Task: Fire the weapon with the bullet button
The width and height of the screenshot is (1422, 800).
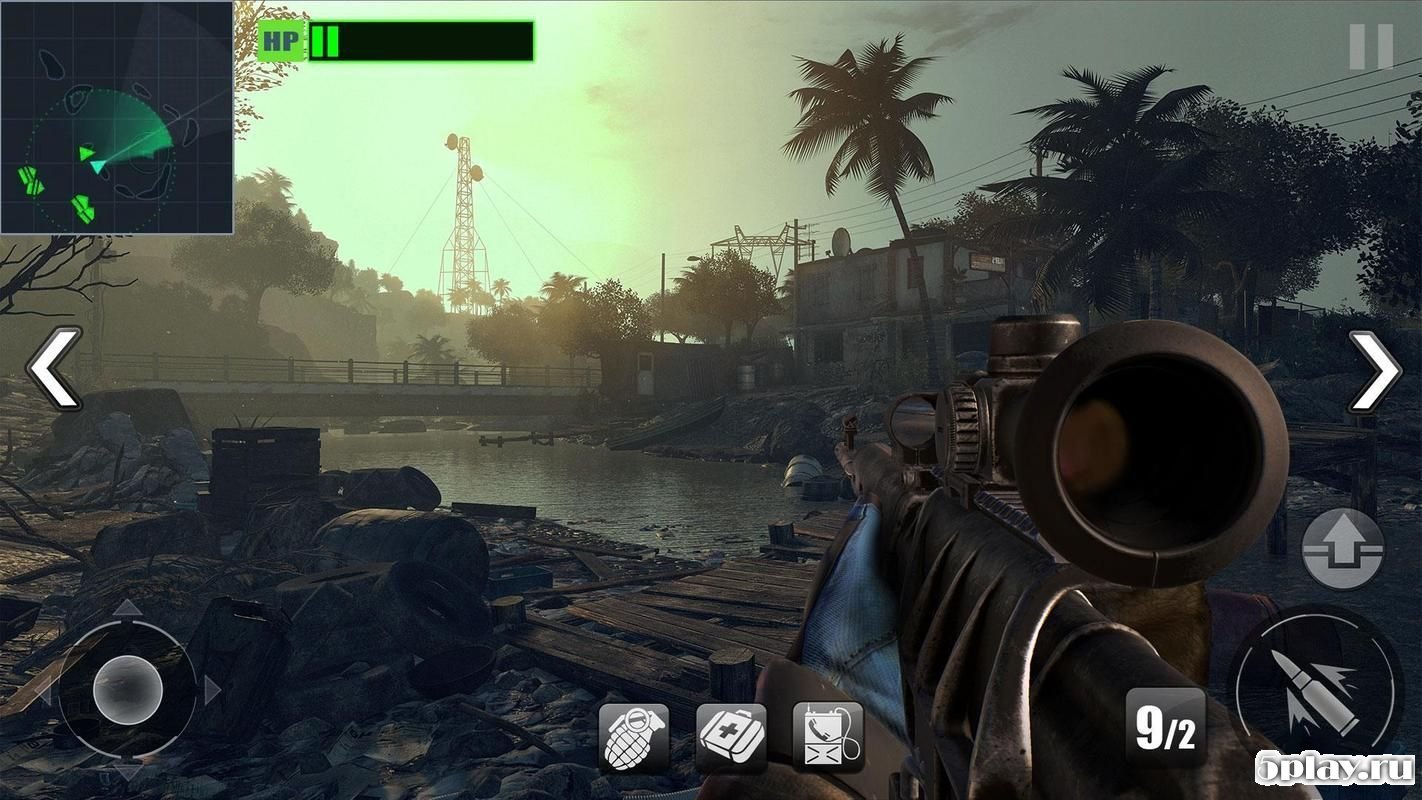Action: [1315, 689]
